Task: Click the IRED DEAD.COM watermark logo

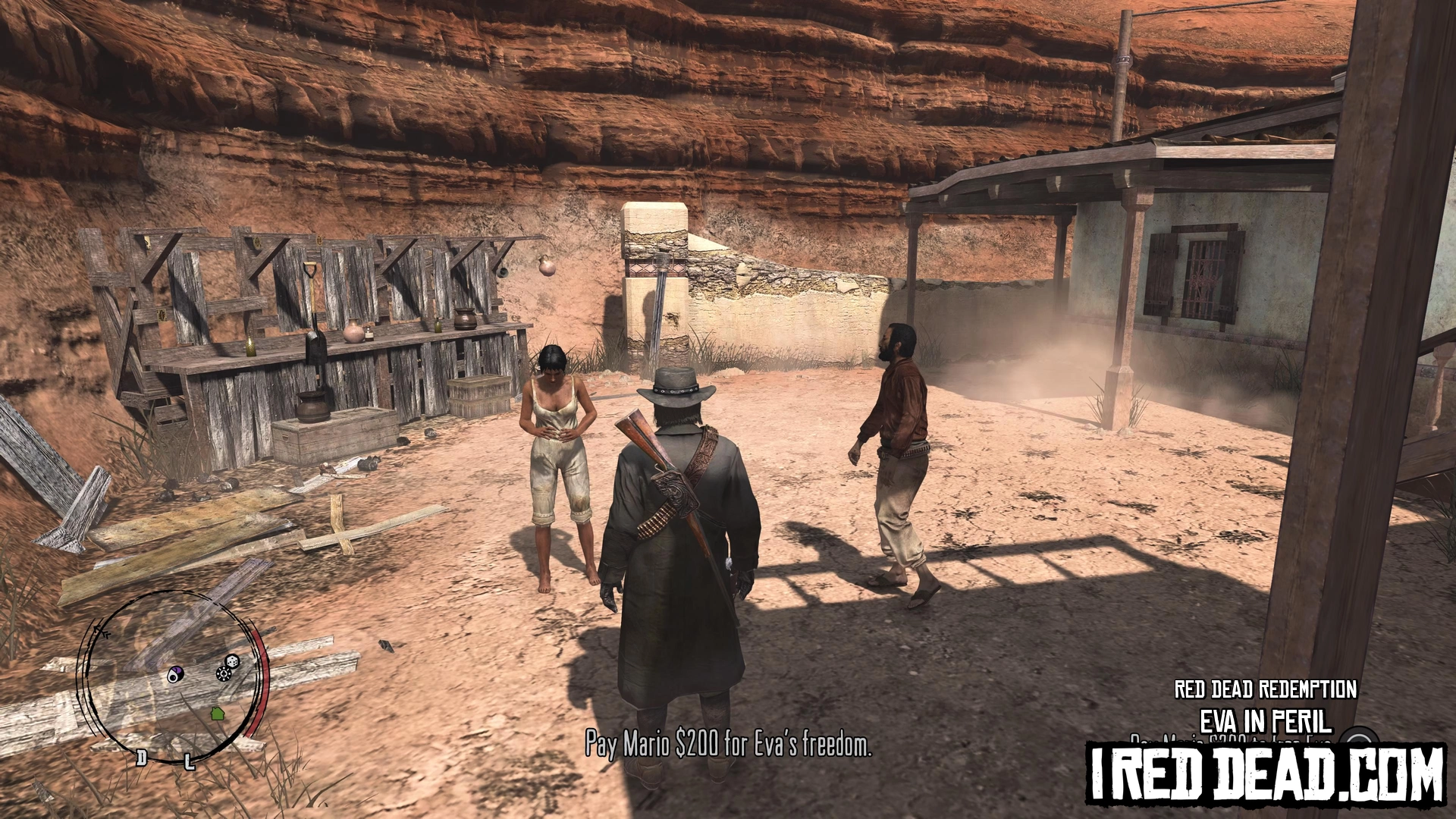Action: click(x=1265, y=773)
